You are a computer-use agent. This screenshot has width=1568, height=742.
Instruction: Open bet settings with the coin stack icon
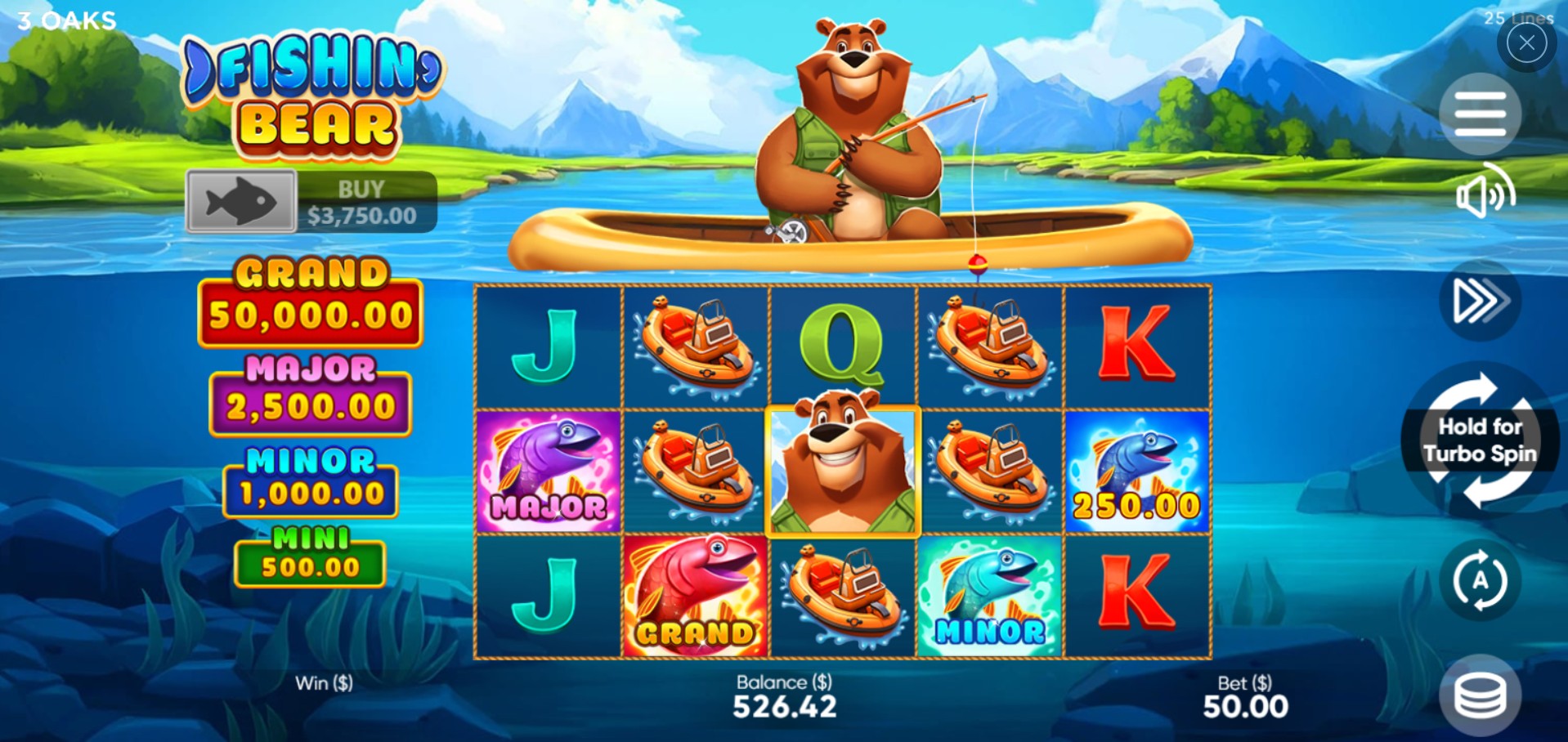tap(1481, 695)
